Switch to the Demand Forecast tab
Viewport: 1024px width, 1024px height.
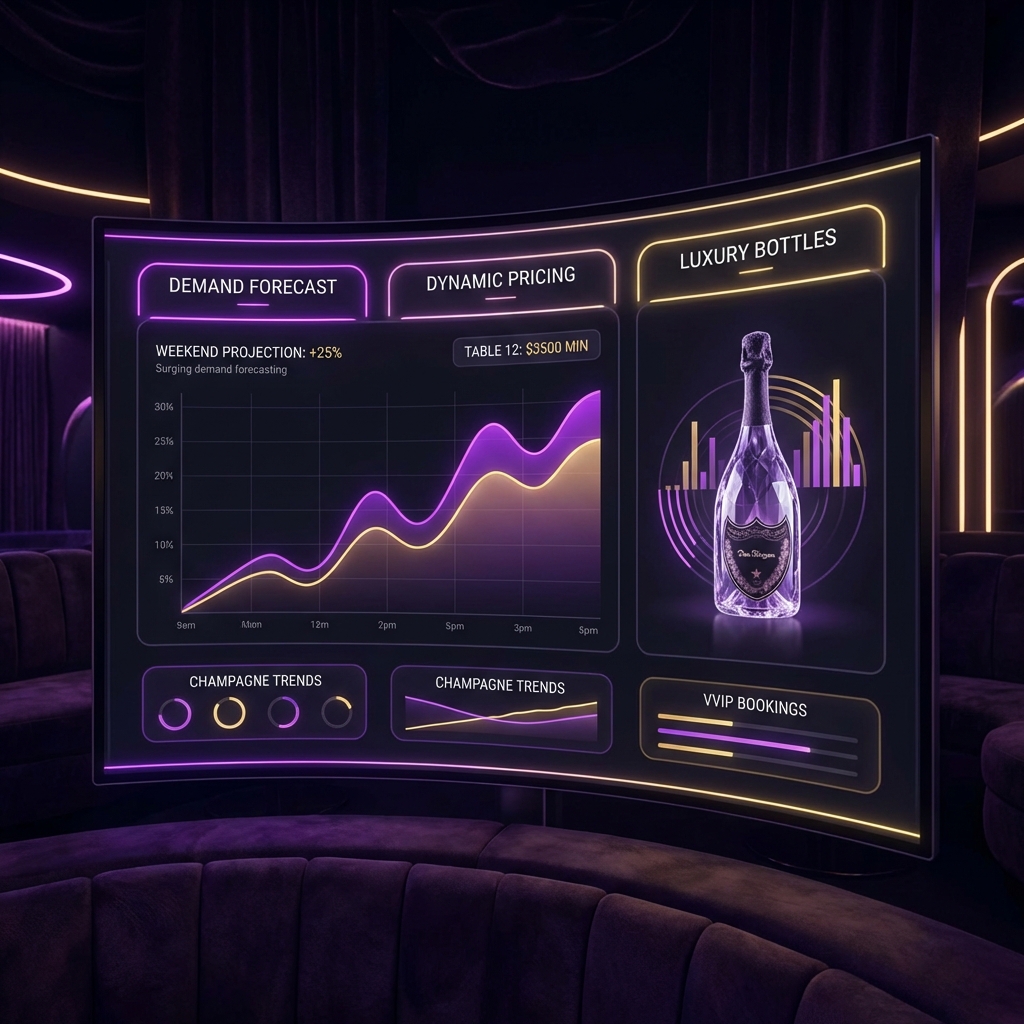252,287
